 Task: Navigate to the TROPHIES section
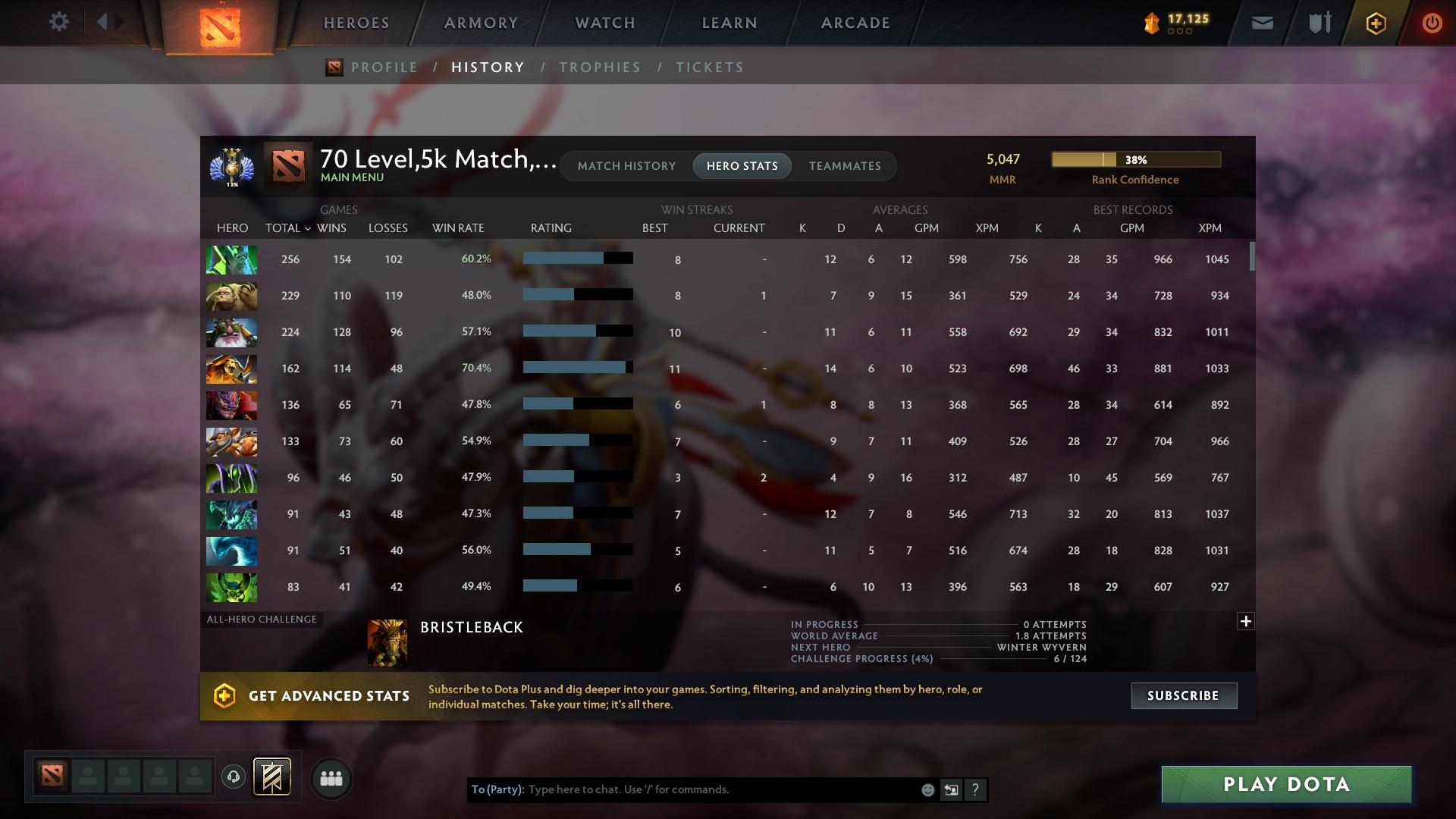point(599,67)
